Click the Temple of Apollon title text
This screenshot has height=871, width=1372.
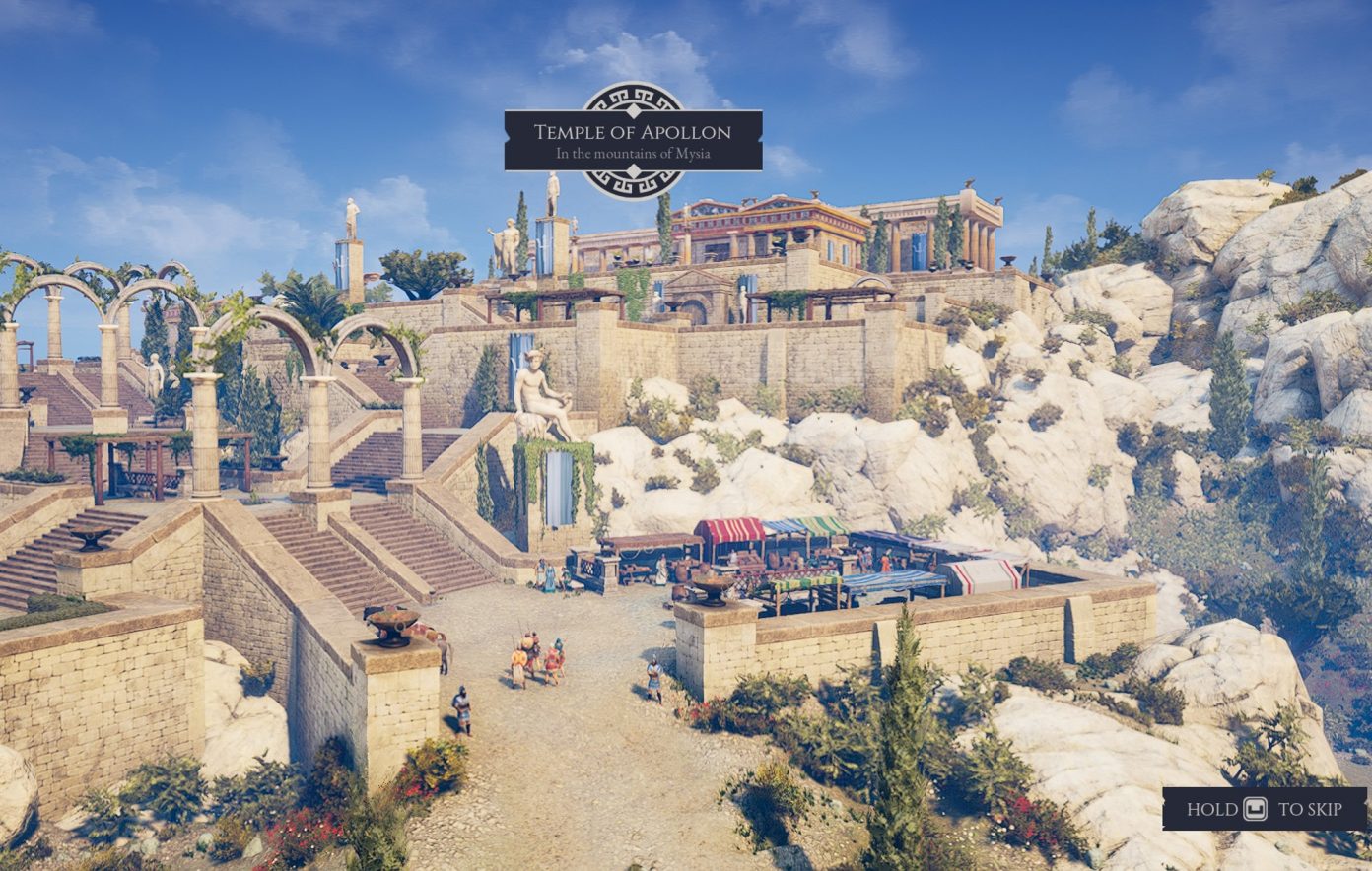pyautogui.click(x=634, y=131)
